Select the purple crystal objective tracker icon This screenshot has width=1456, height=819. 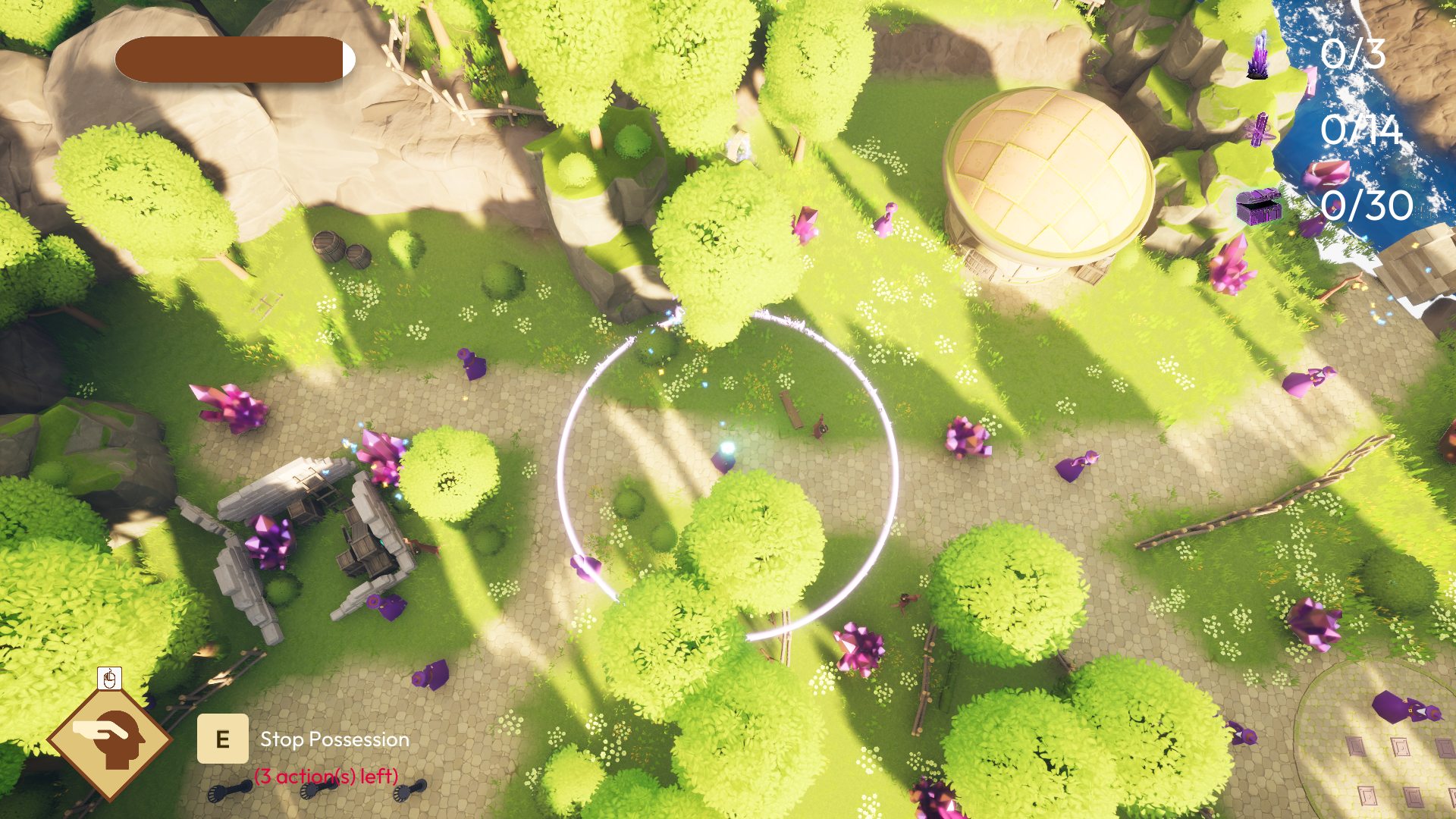pyautogui.click(x=1258, y=56)
